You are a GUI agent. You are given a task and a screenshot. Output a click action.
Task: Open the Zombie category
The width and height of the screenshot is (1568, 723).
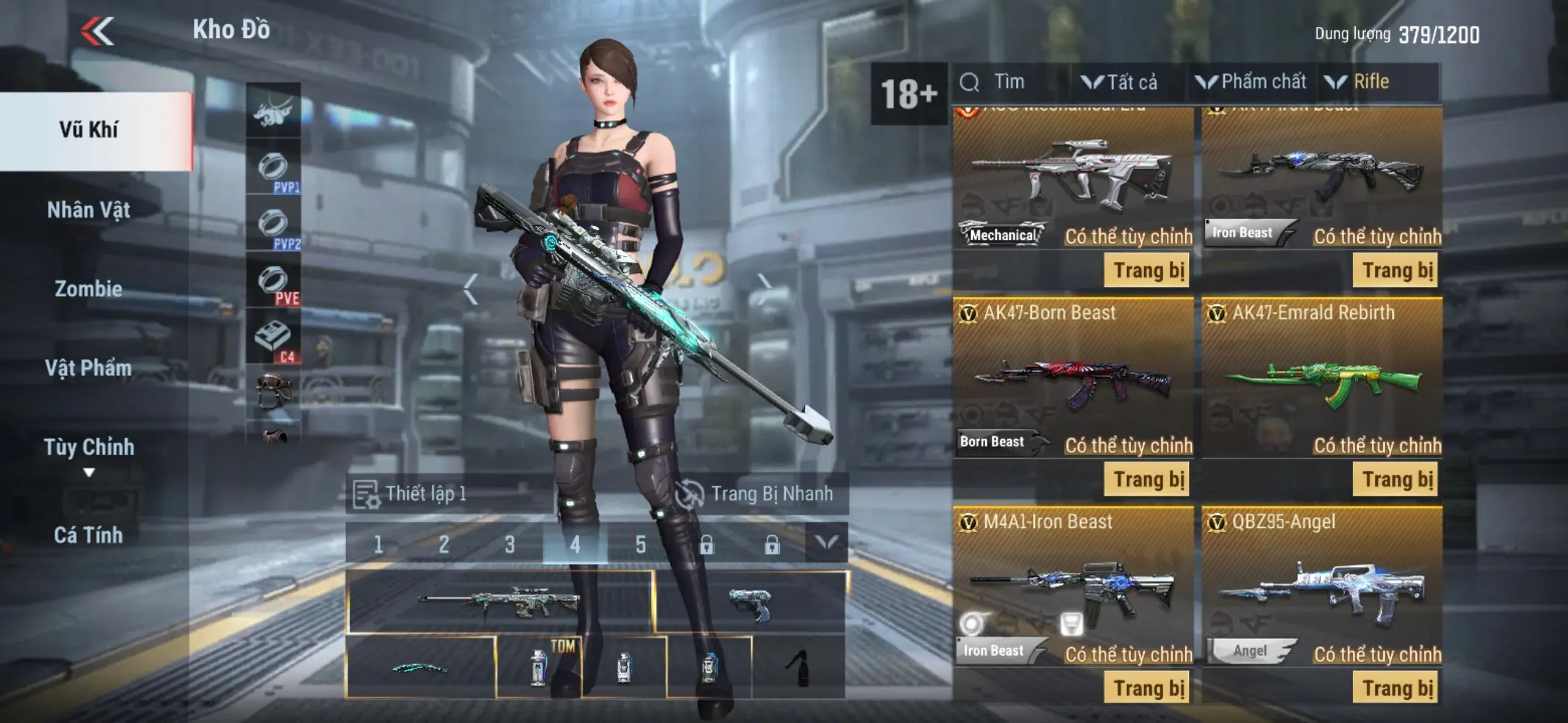click(89, 289)
